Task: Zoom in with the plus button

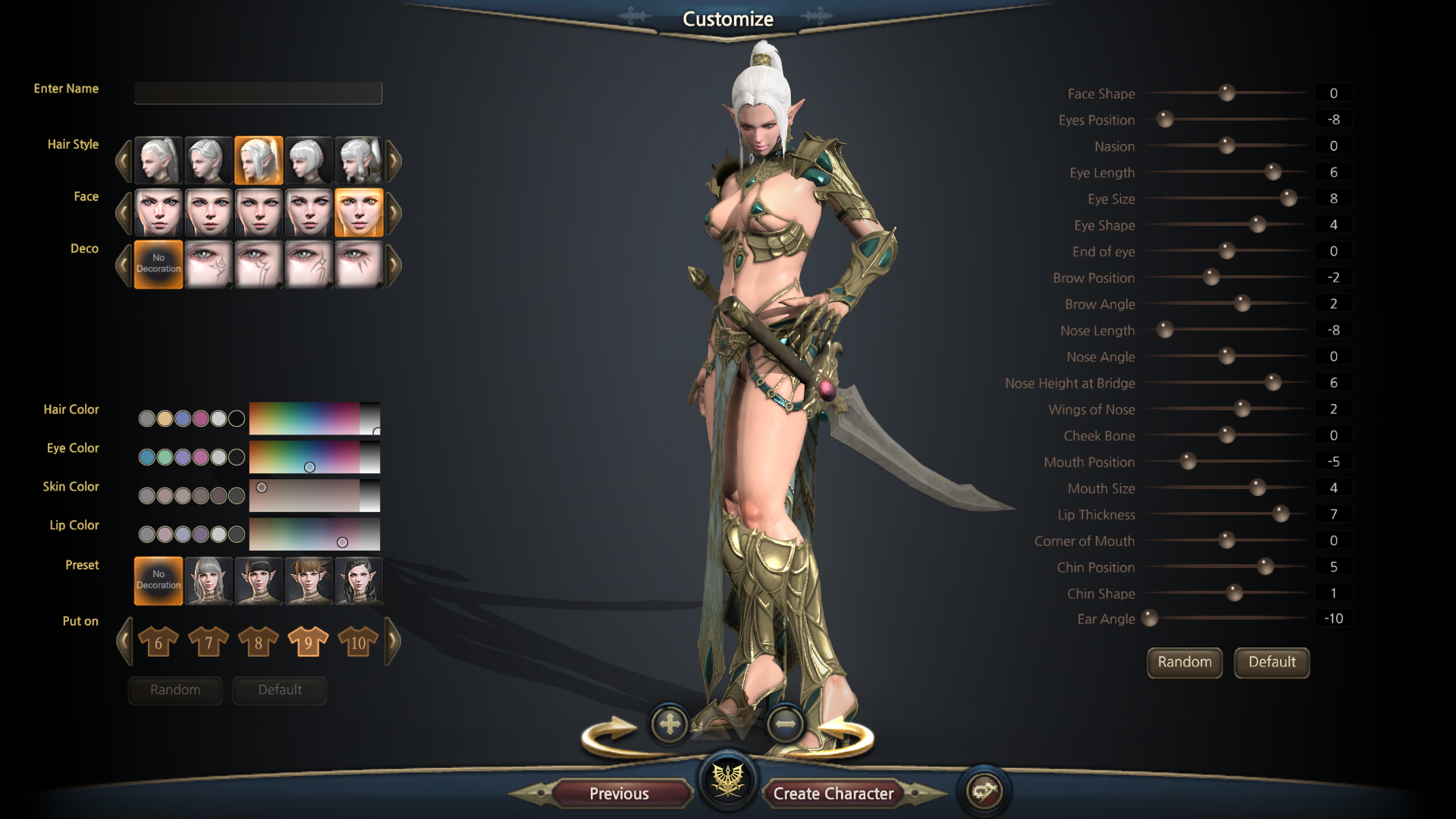Action: [x=669, y=724]
